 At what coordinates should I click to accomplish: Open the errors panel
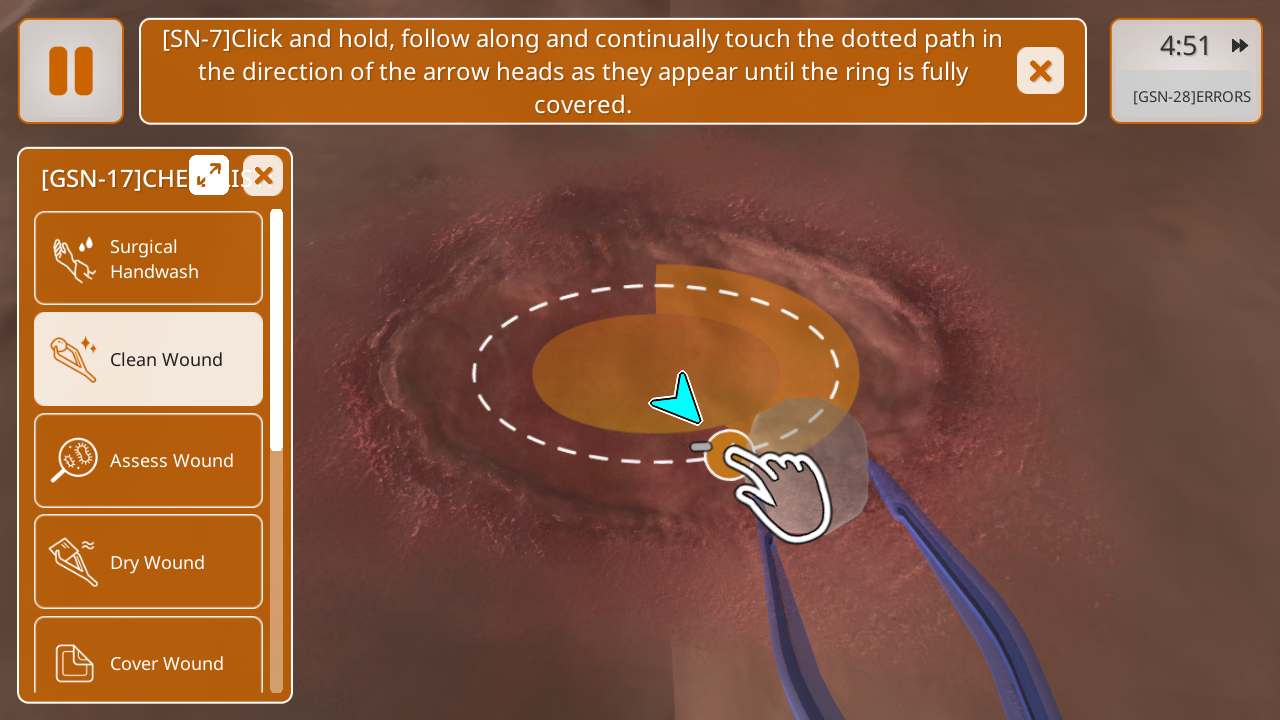[1190, 97]
